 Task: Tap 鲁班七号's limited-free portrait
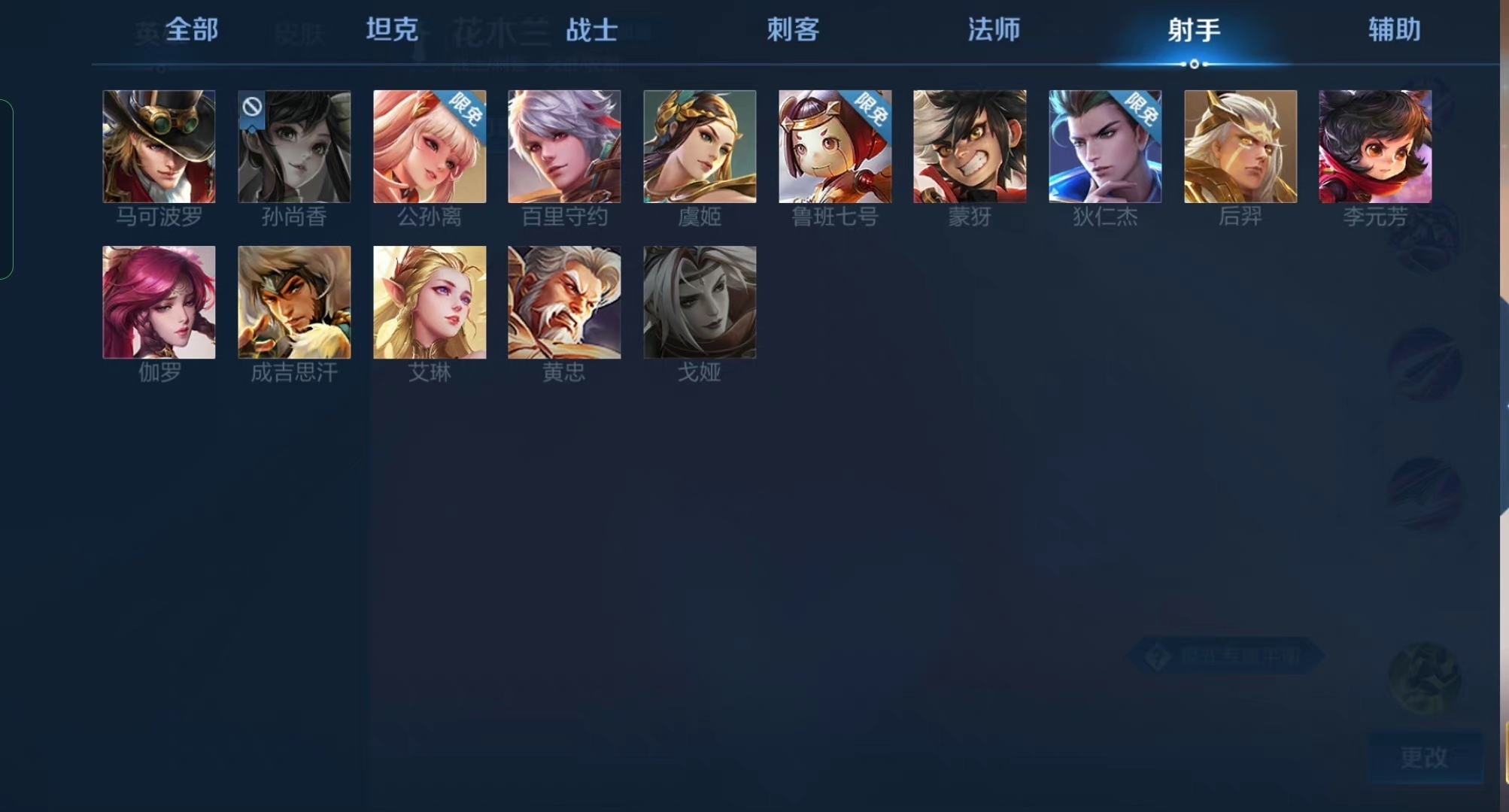click(x=833, y=147)
